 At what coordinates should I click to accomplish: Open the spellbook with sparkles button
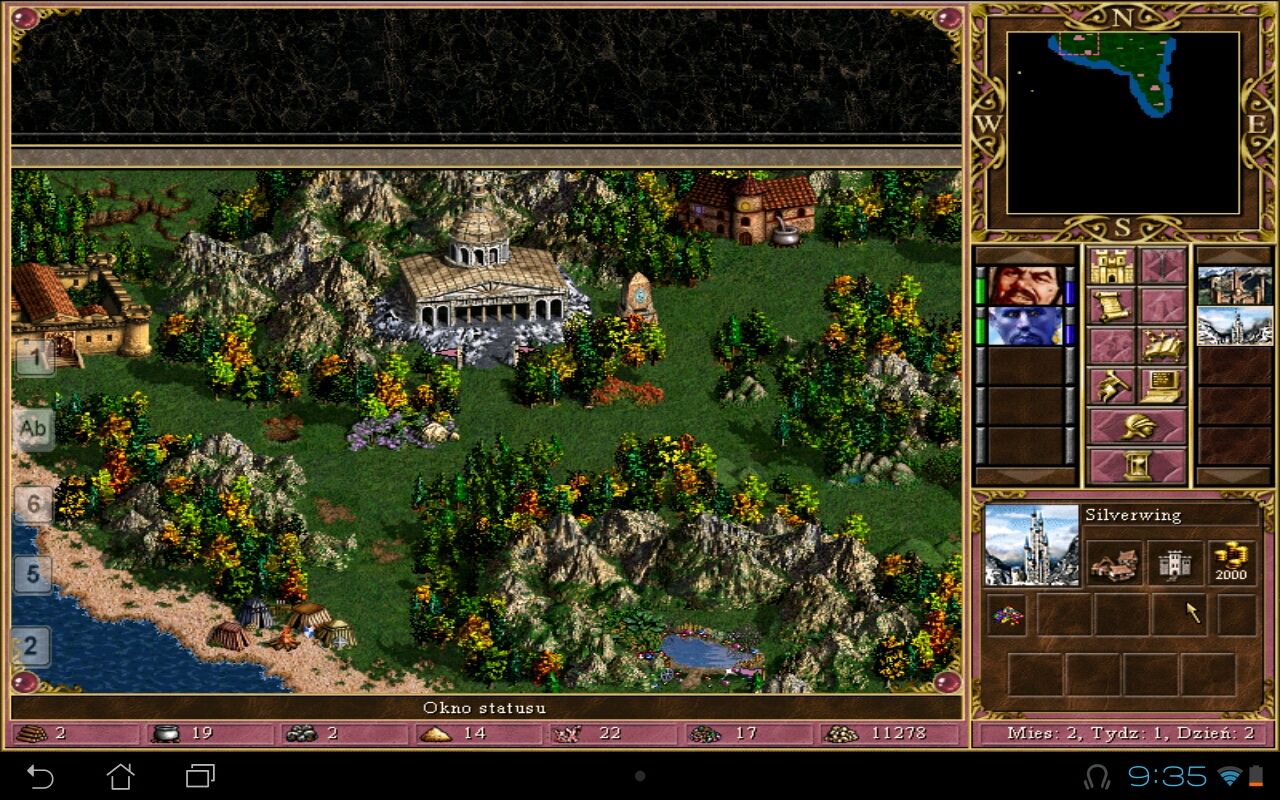click(1162, 346)
